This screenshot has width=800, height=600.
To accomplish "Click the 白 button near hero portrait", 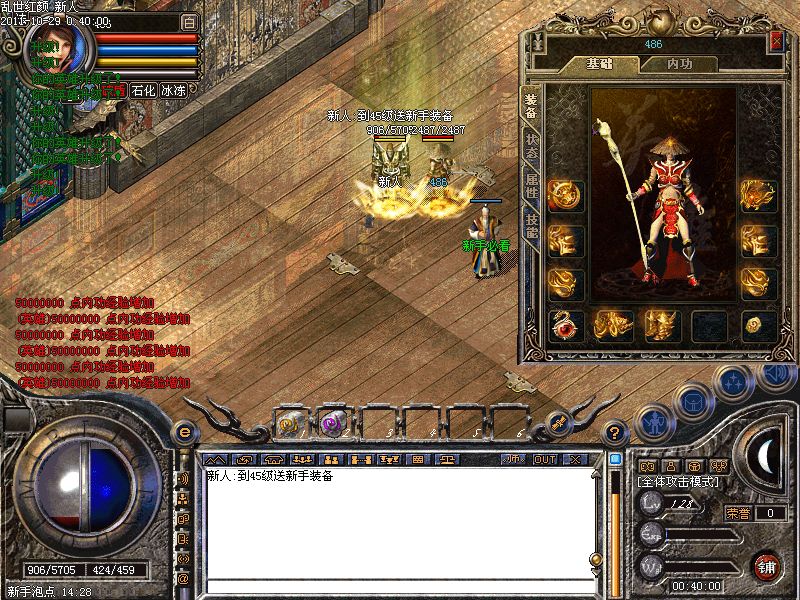I will (x=189, y=21).
